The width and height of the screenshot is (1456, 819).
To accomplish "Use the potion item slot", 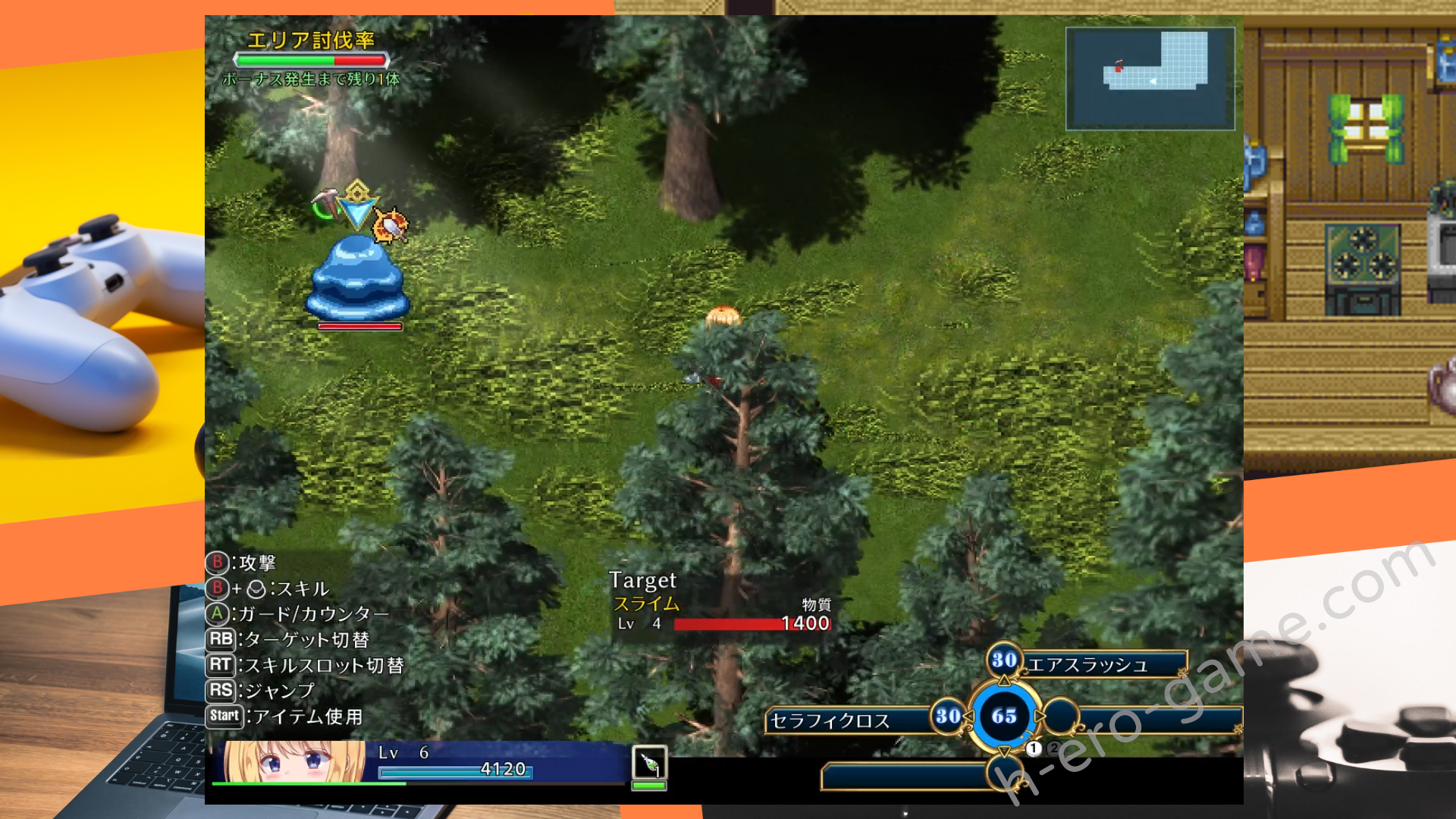I will tap(649, 763).
